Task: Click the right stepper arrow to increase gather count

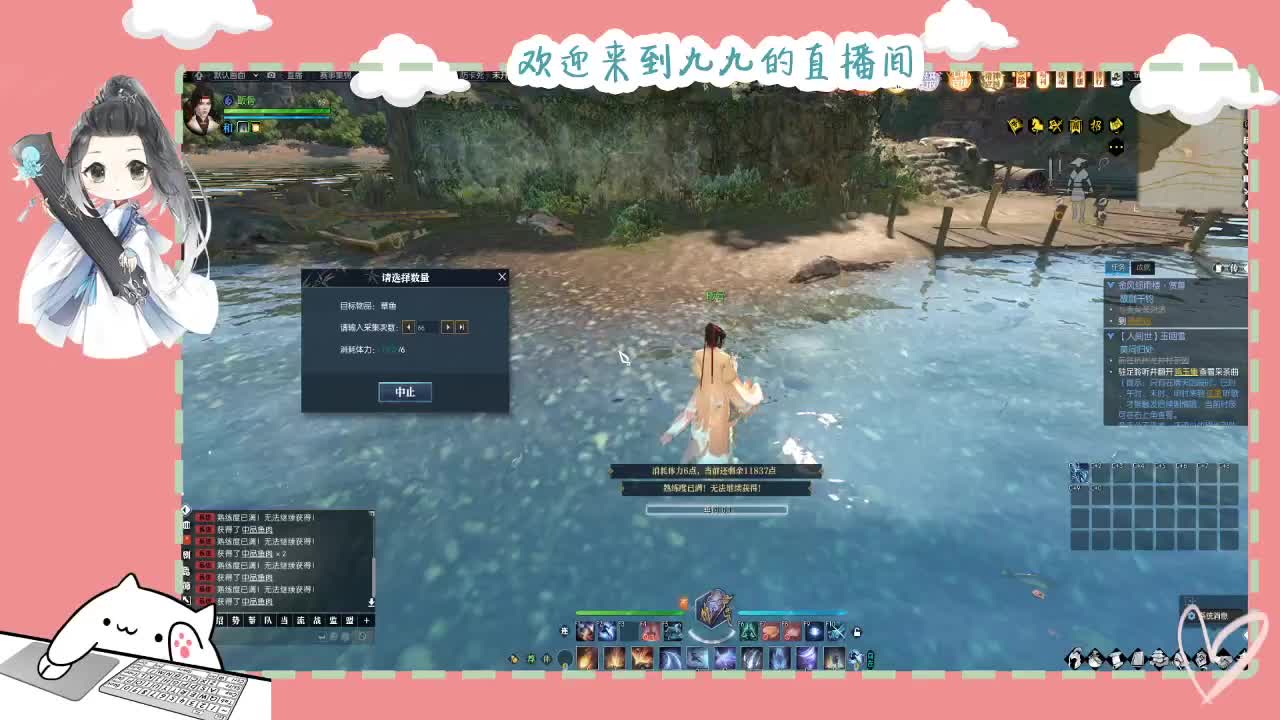Action: coord(448,327)
